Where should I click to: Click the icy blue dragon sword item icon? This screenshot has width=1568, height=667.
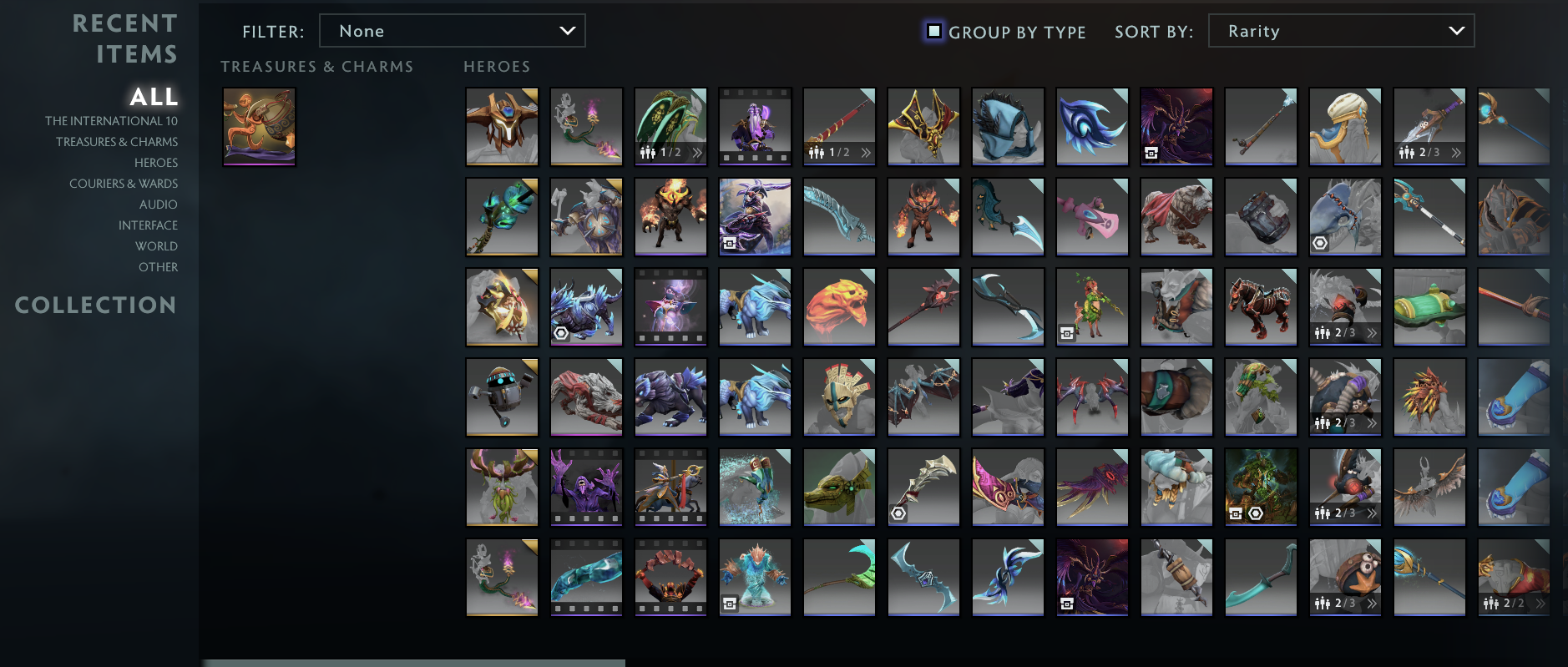839,216
